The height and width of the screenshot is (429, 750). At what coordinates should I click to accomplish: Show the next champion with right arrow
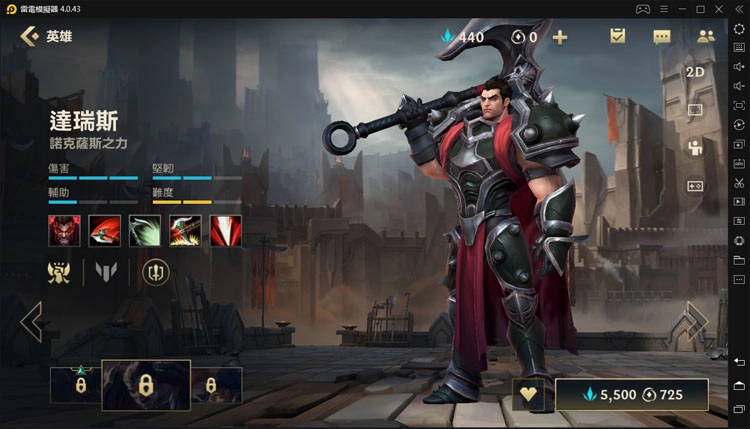pos(688,322)
